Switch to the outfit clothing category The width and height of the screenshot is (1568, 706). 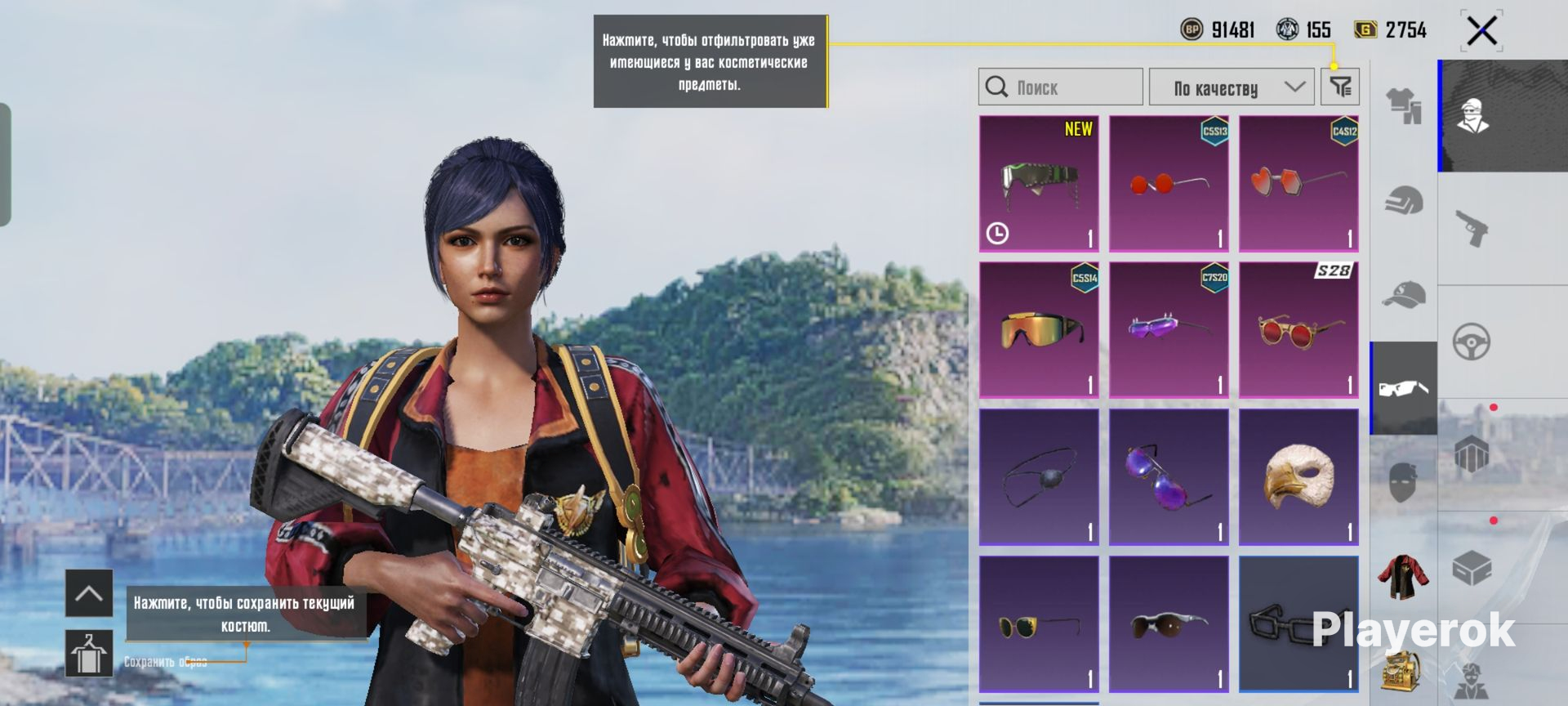pyautogui.click(x=1404, y=106)
